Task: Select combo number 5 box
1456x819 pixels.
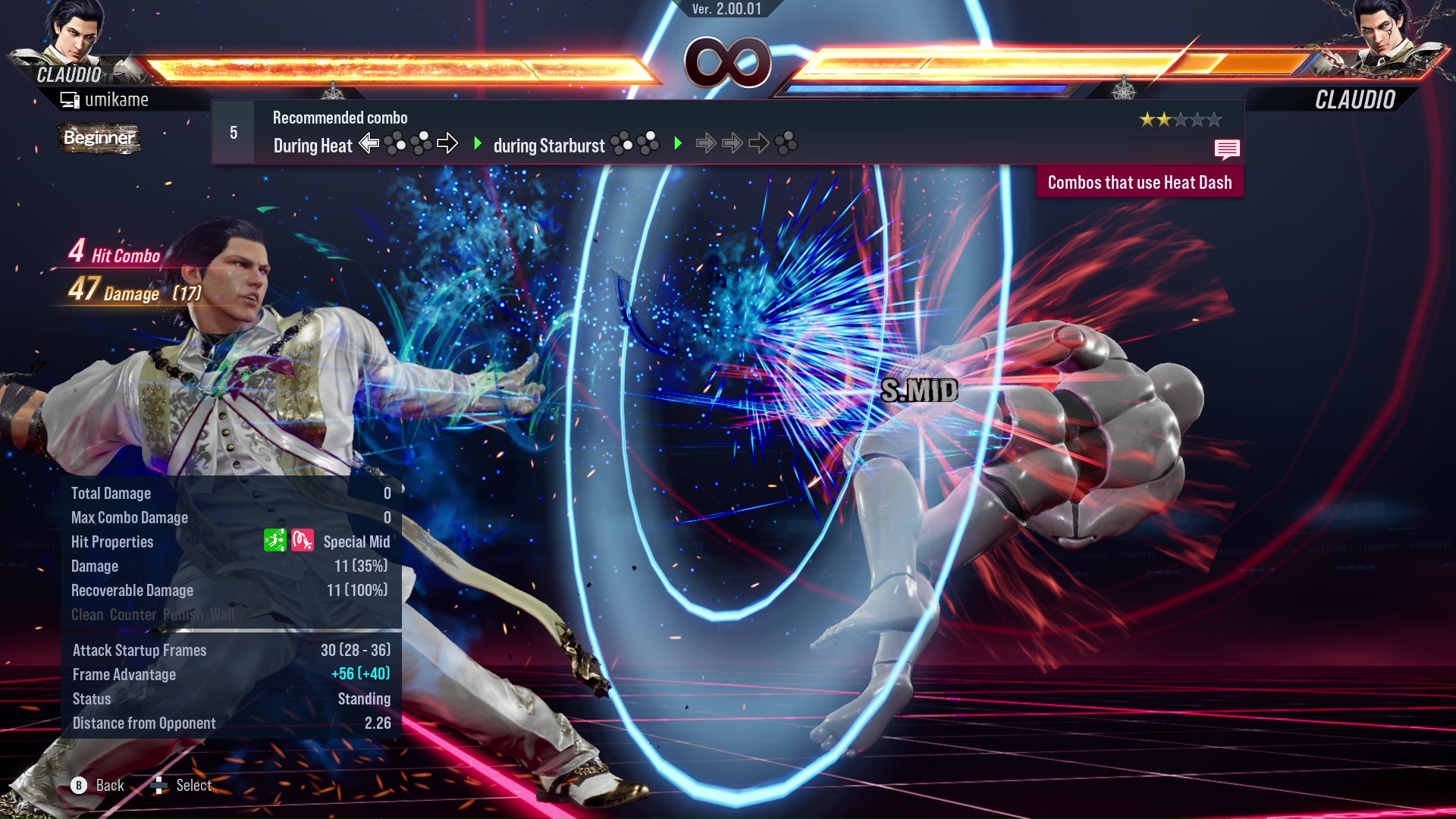Action: tap(234, 133)
